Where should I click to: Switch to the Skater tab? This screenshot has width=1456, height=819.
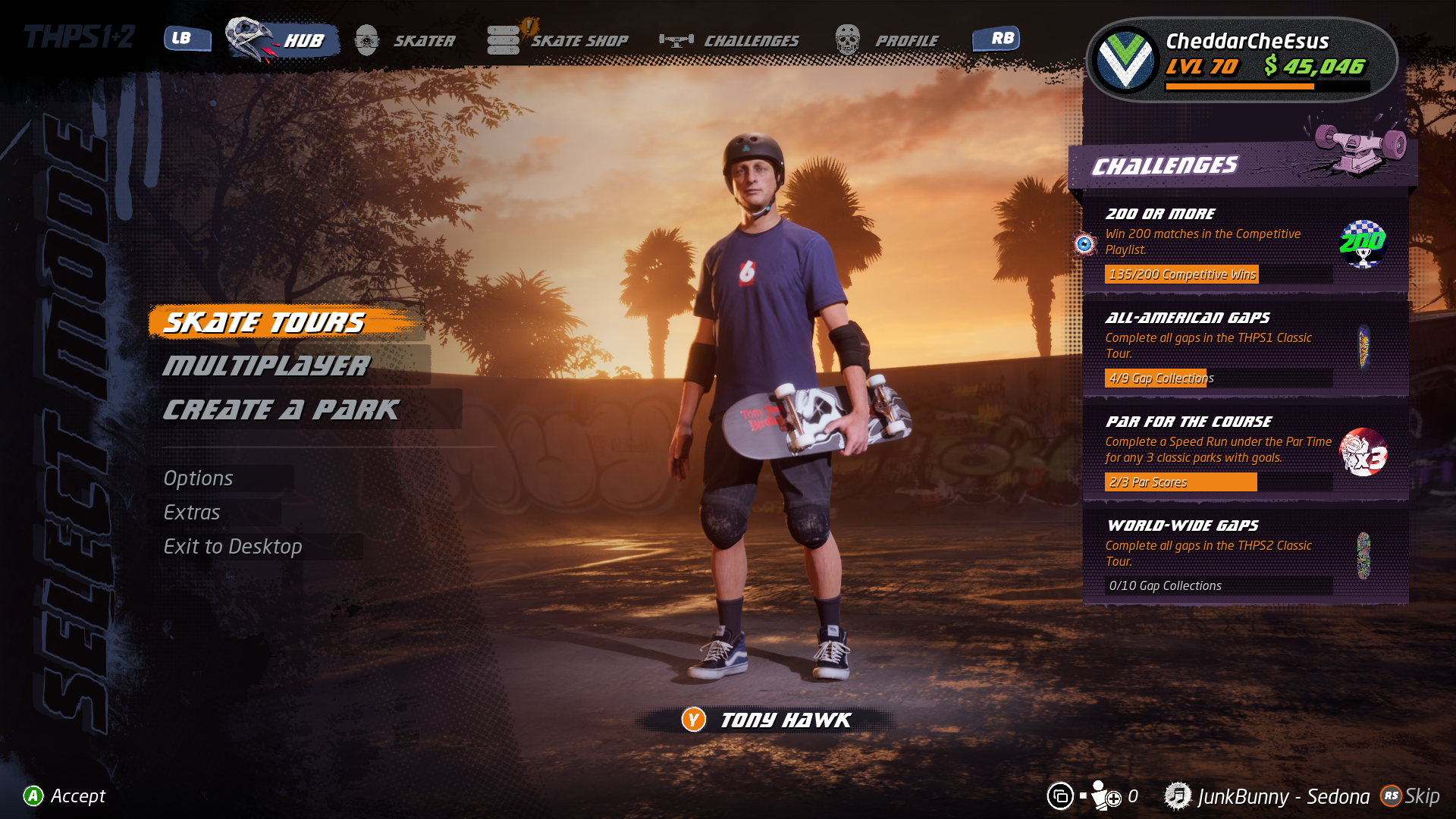pyautogui.click(x=423, y=41)
